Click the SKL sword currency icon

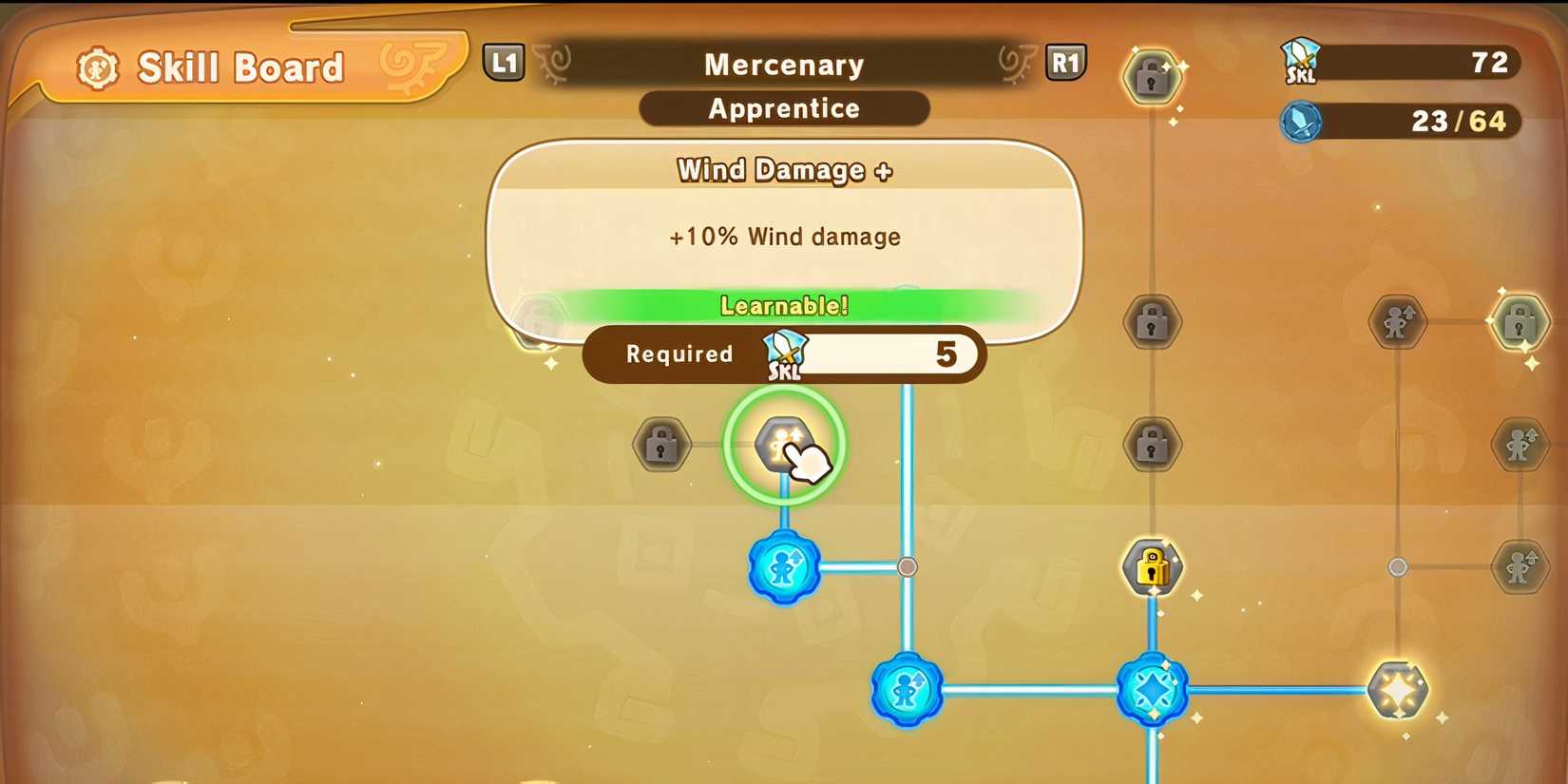coord(1300,63)
